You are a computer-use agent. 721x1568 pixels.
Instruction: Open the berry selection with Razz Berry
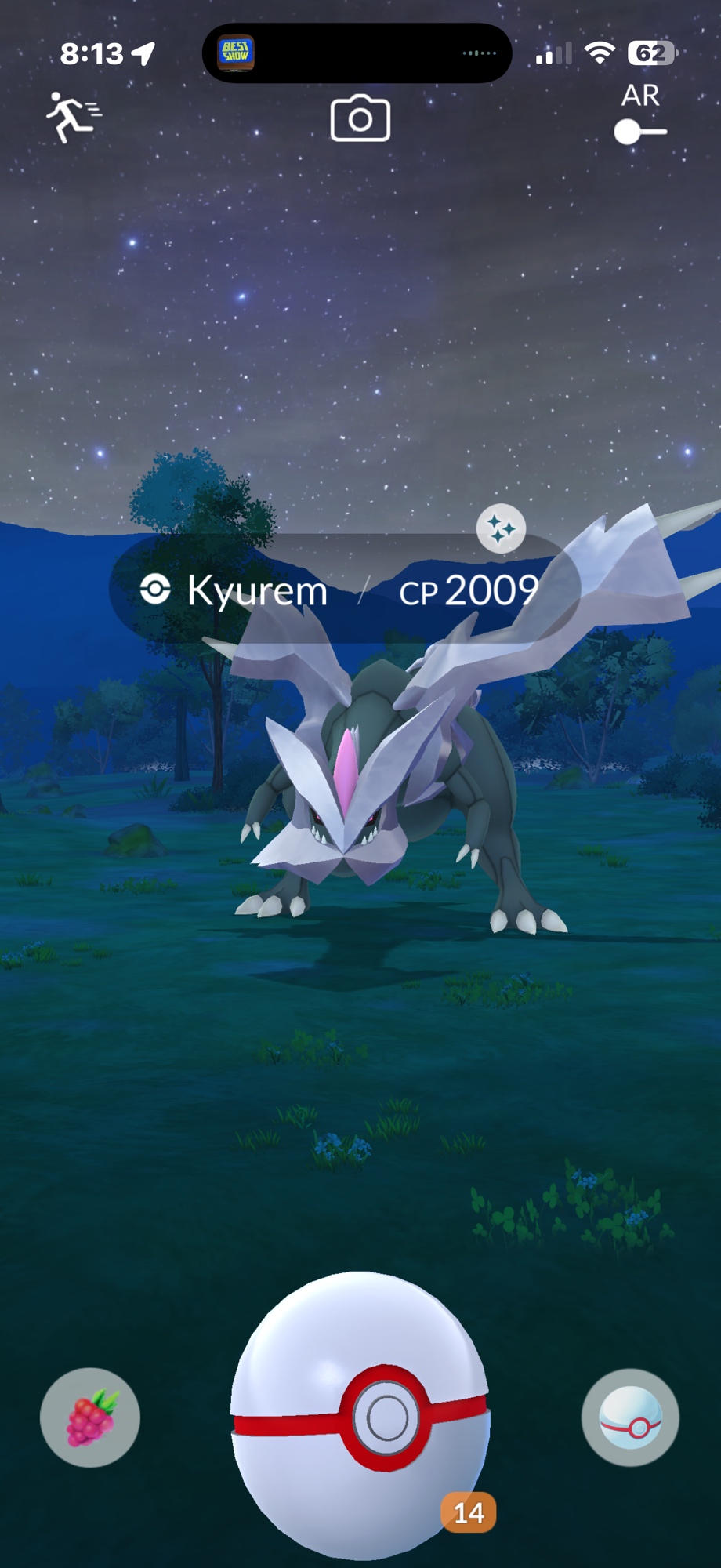point(90,1417)
